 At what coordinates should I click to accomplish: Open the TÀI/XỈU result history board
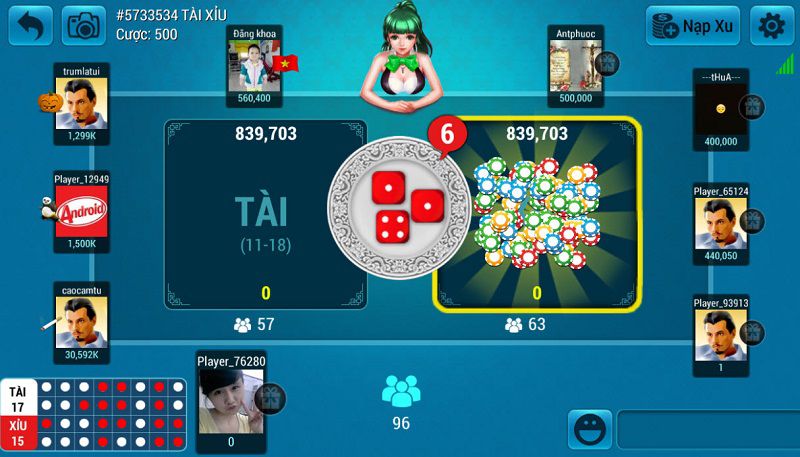pyautogui.click(x=94, y=414)
